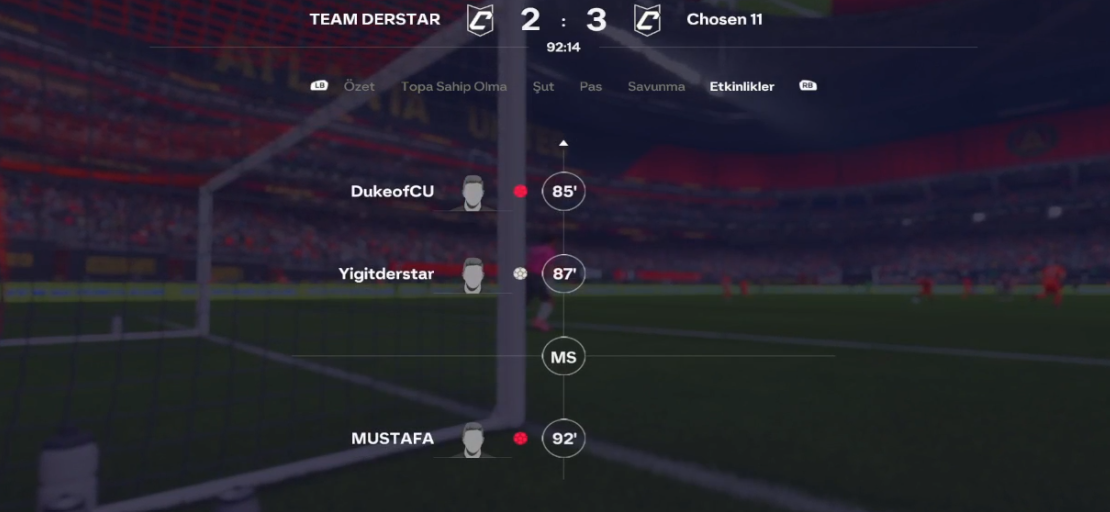Choose the DukeofCU player row

pos(393,191)
